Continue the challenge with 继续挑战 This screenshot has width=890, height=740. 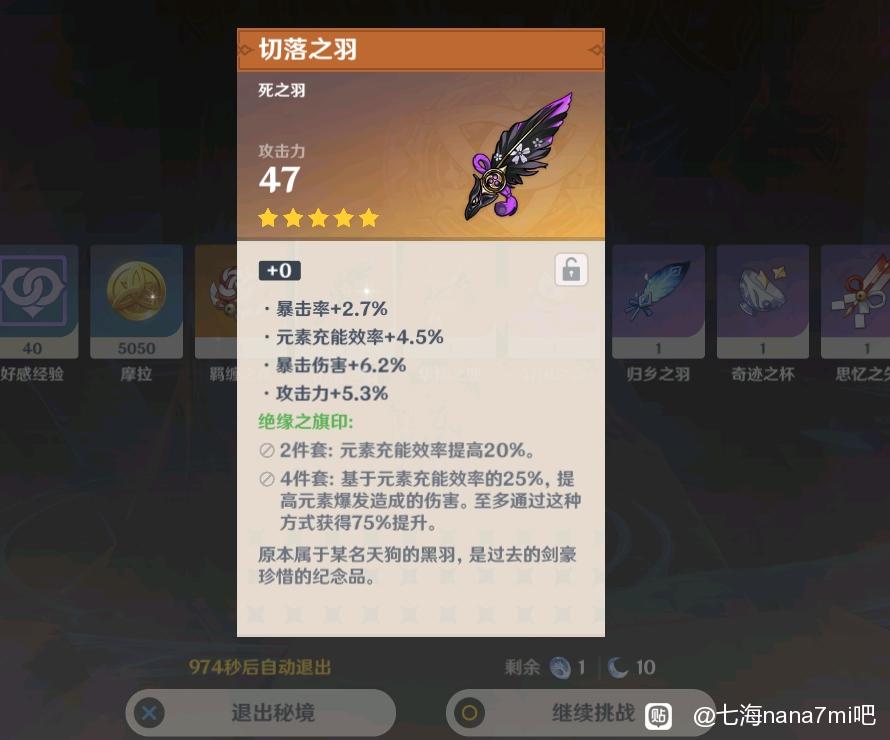580,713
